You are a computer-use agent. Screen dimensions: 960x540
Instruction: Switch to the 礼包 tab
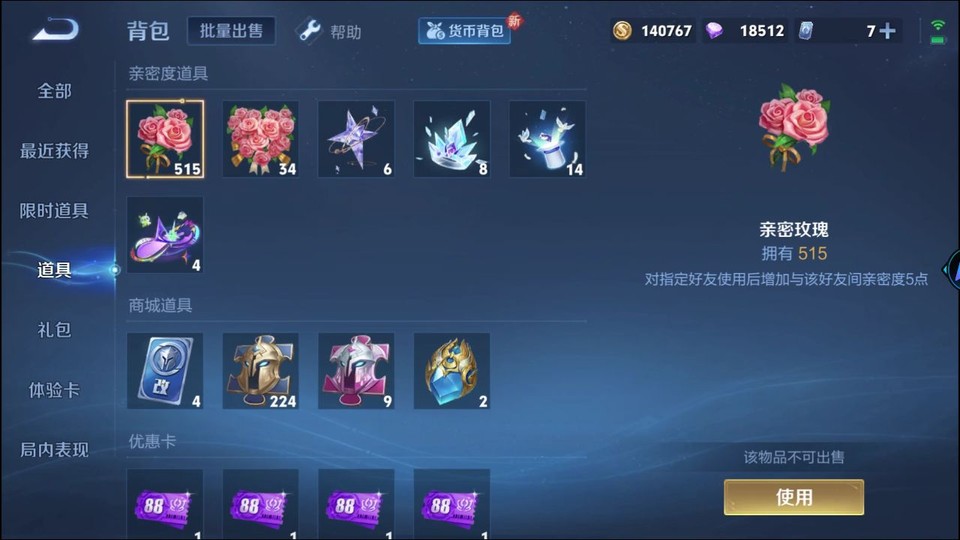(55, 330)
